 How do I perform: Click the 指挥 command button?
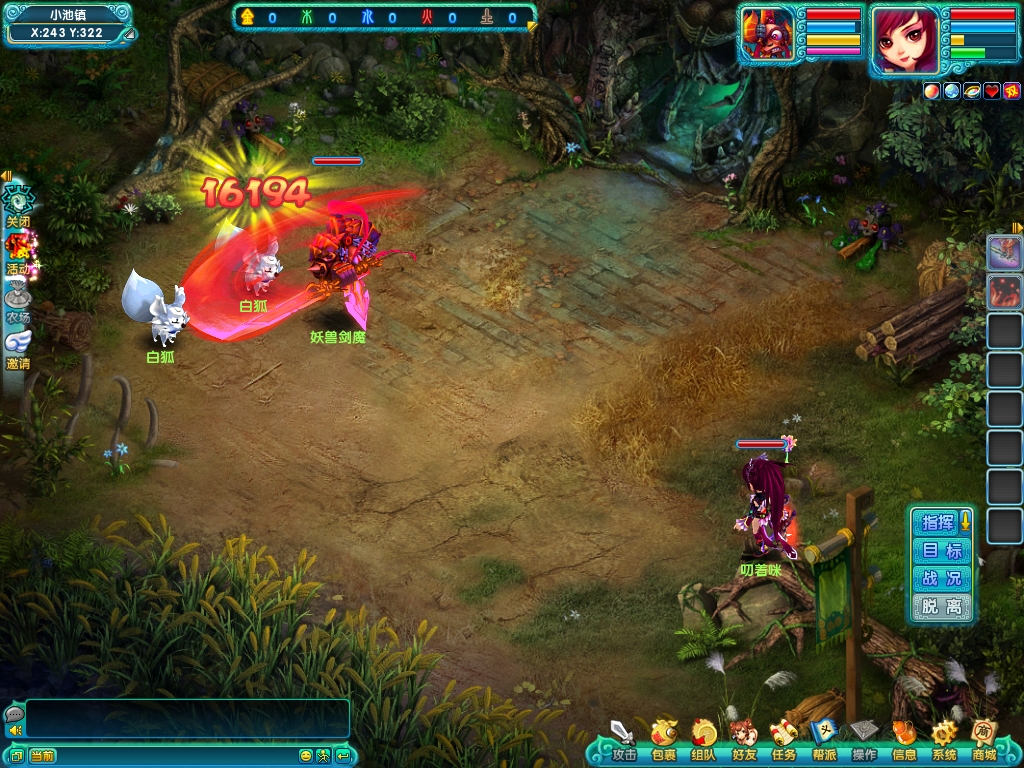click(x=939, y=522)
